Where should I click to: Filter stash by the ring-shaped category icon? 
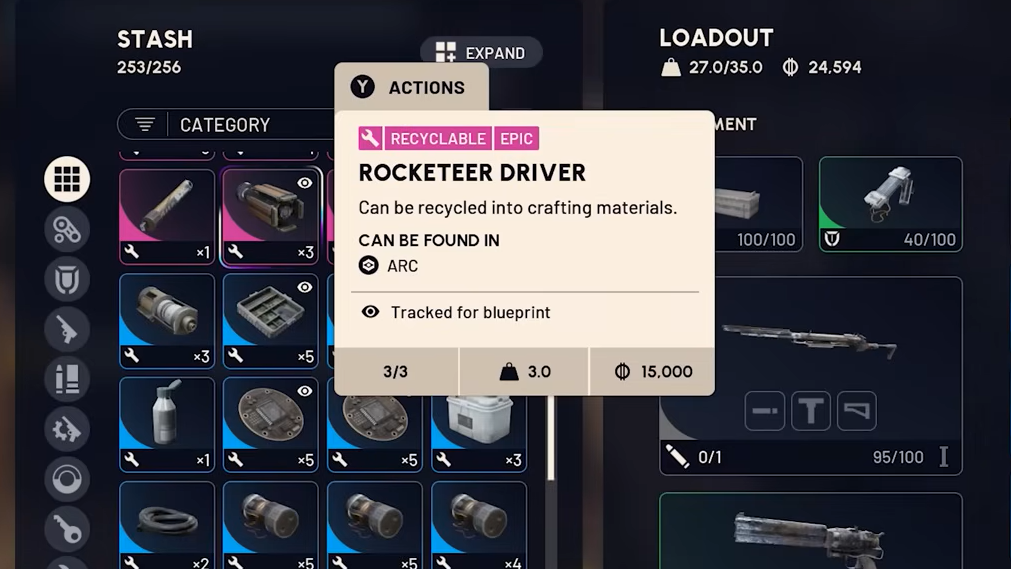[67, 479]
